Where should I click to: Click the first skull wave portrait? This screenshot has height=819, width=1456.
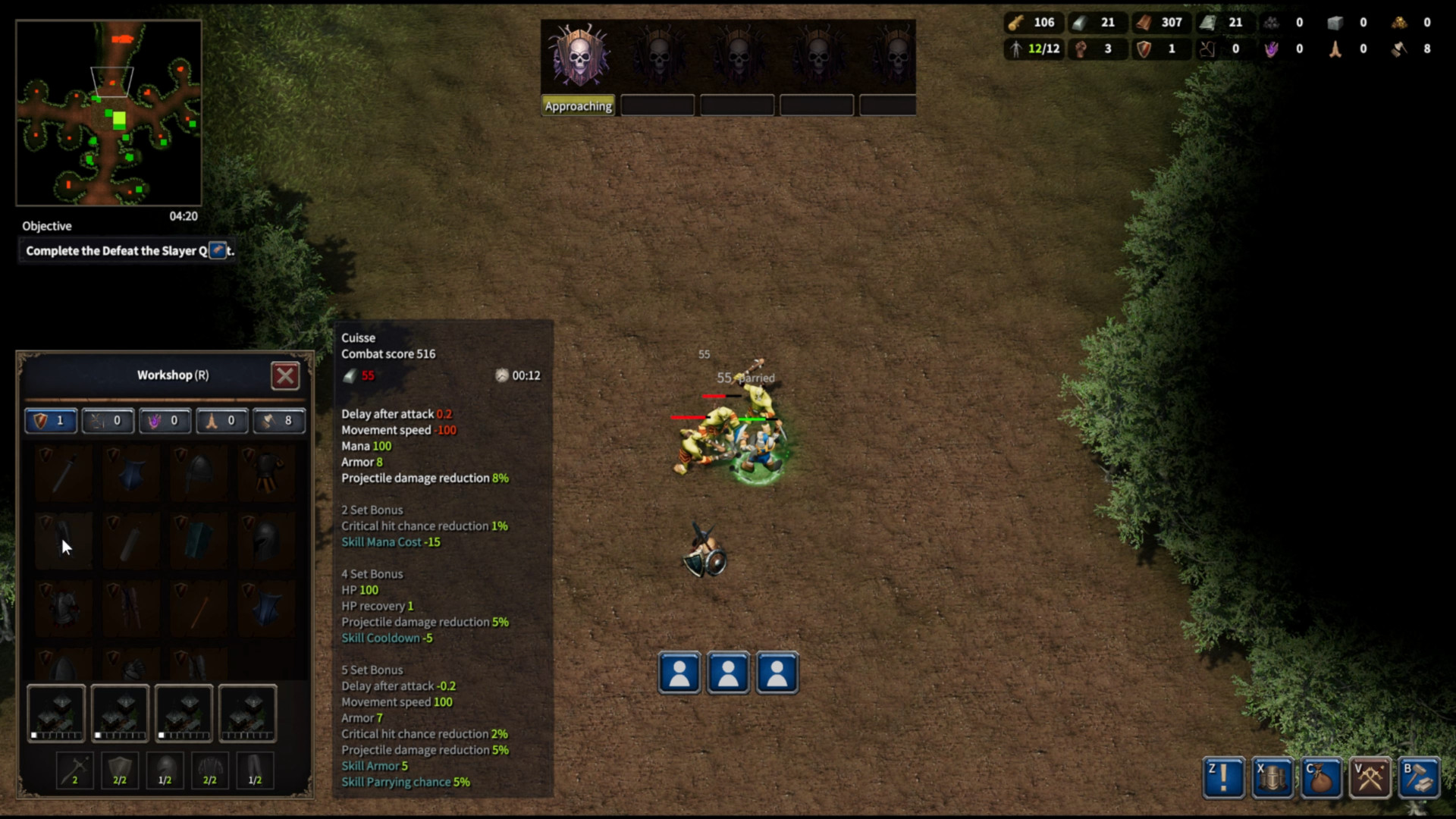click(x=578, y=55)
